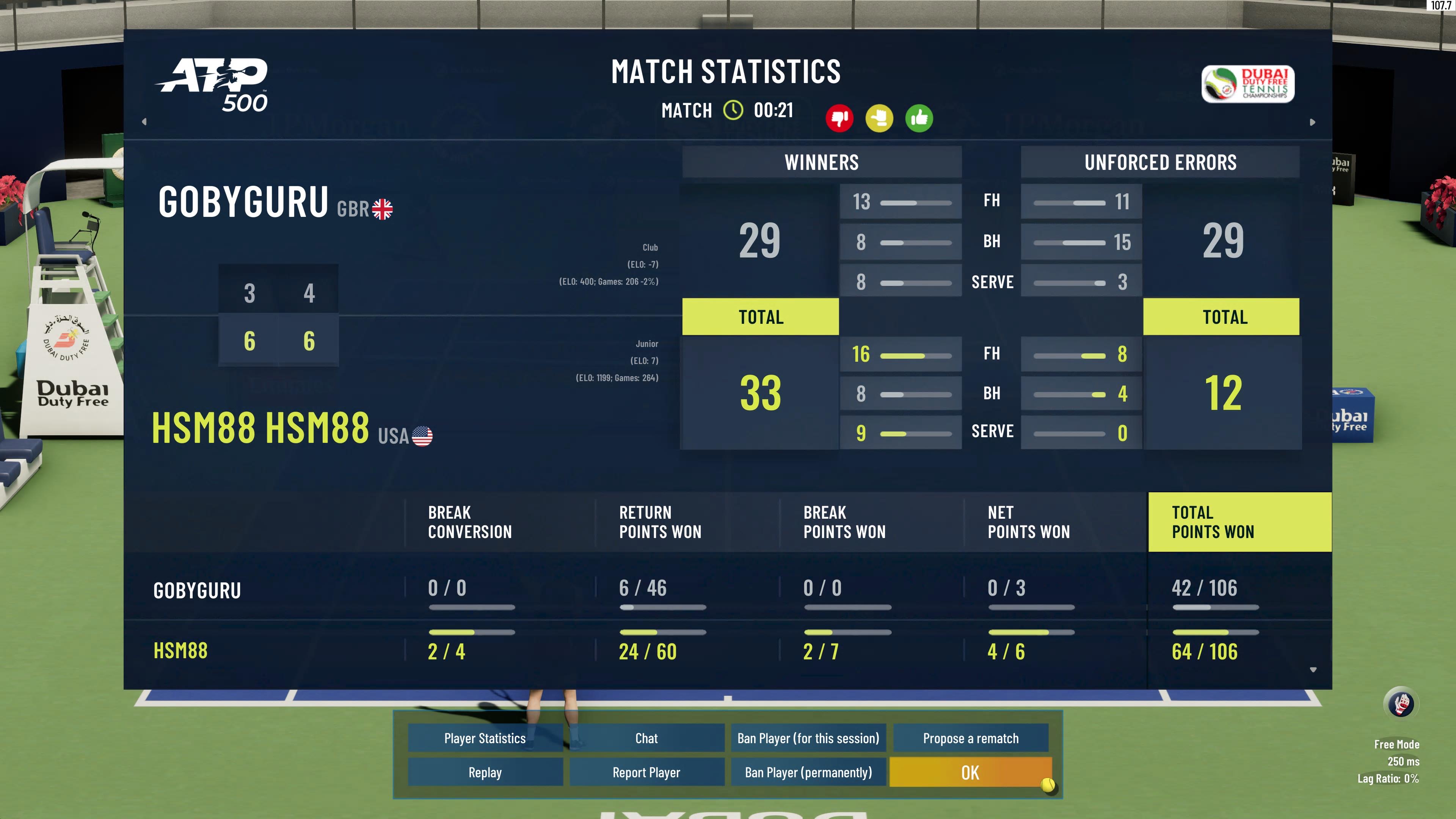Give the red thumbs-down rating
The width and height of the screenshot is (1456, 819).
839,118
